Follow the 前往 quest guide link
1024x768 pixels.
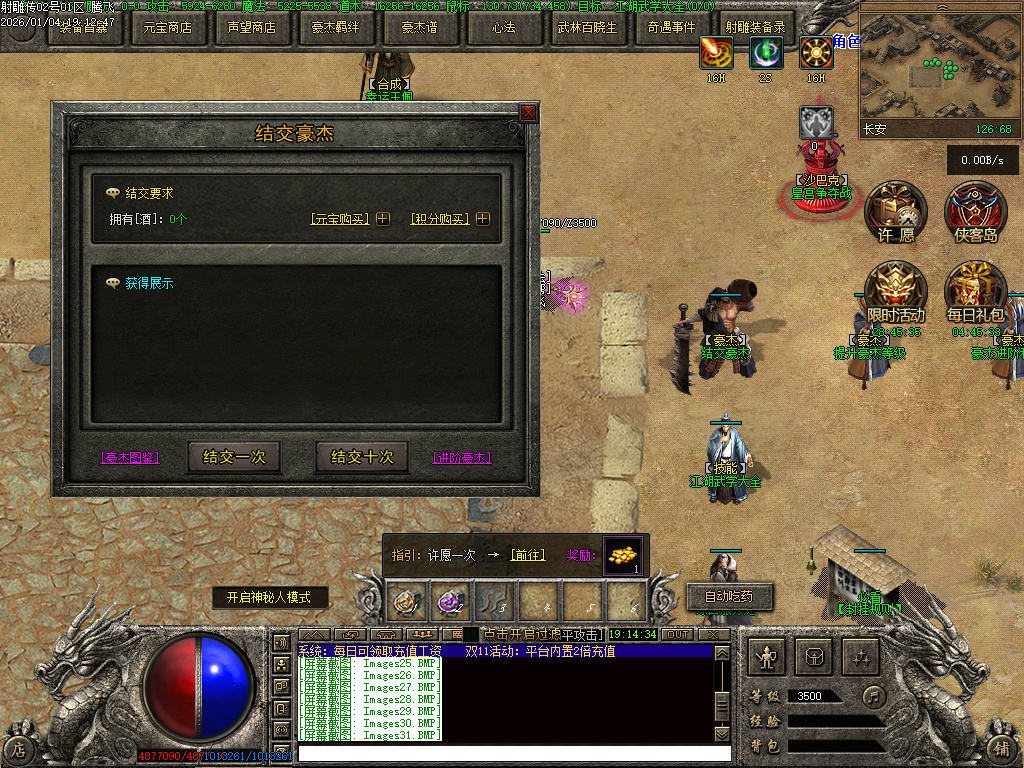[x=527, y=555]
